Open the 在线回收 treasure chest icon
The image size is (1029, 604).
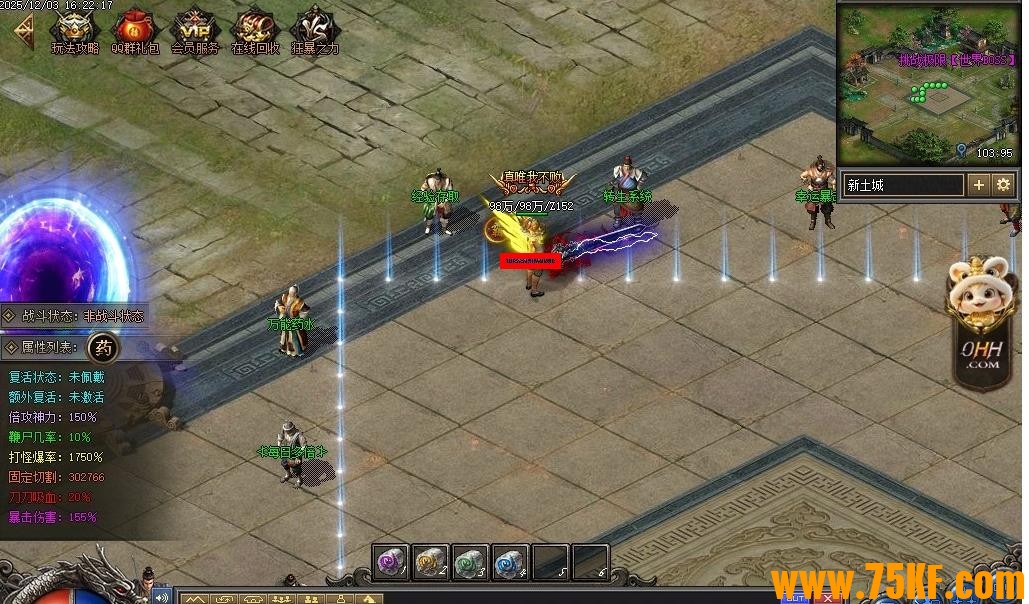(255, 28)
